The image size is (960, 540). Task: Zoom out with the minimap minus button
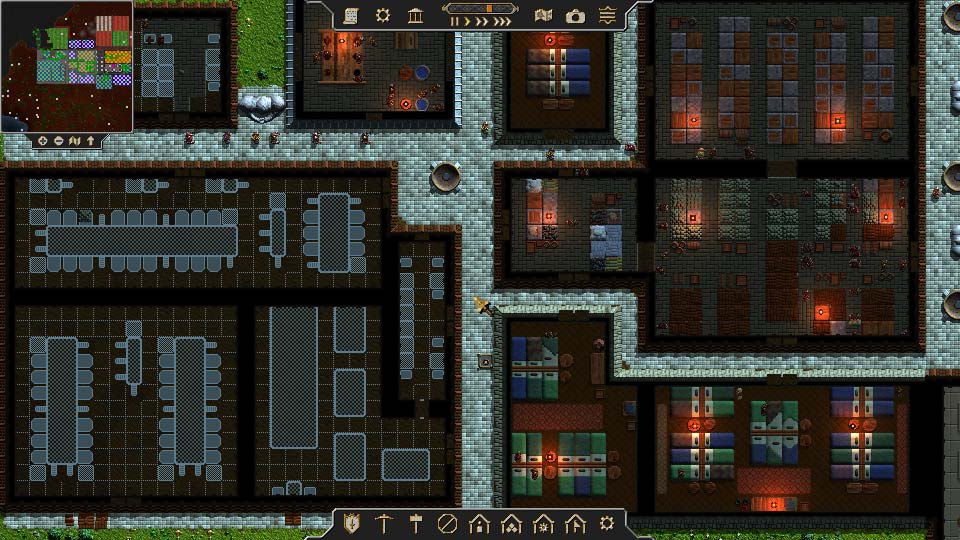pyautogui.click(x=59, y=141)
